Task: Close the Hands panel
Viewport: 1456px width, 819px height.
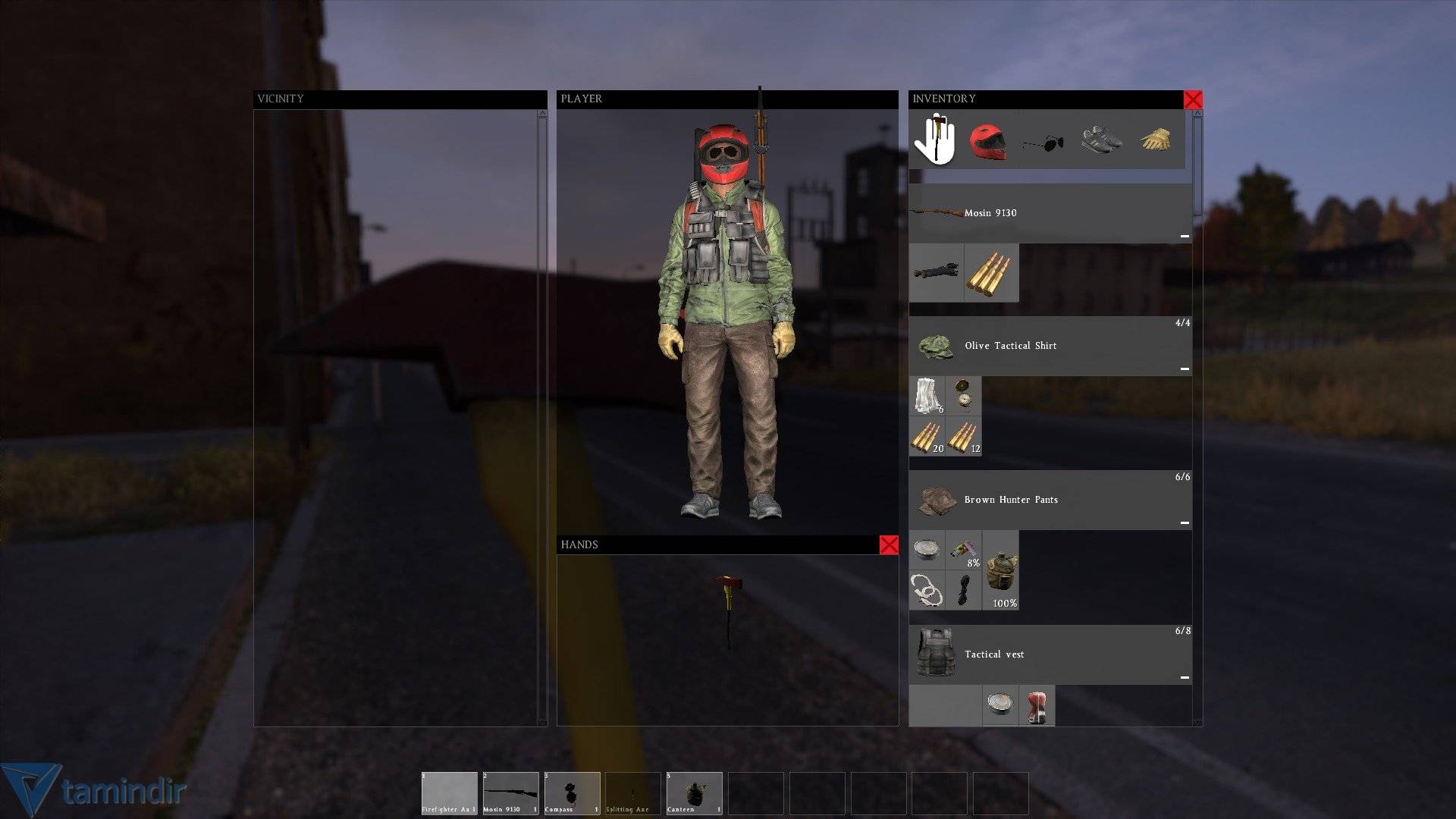Action: click(889, 545)
